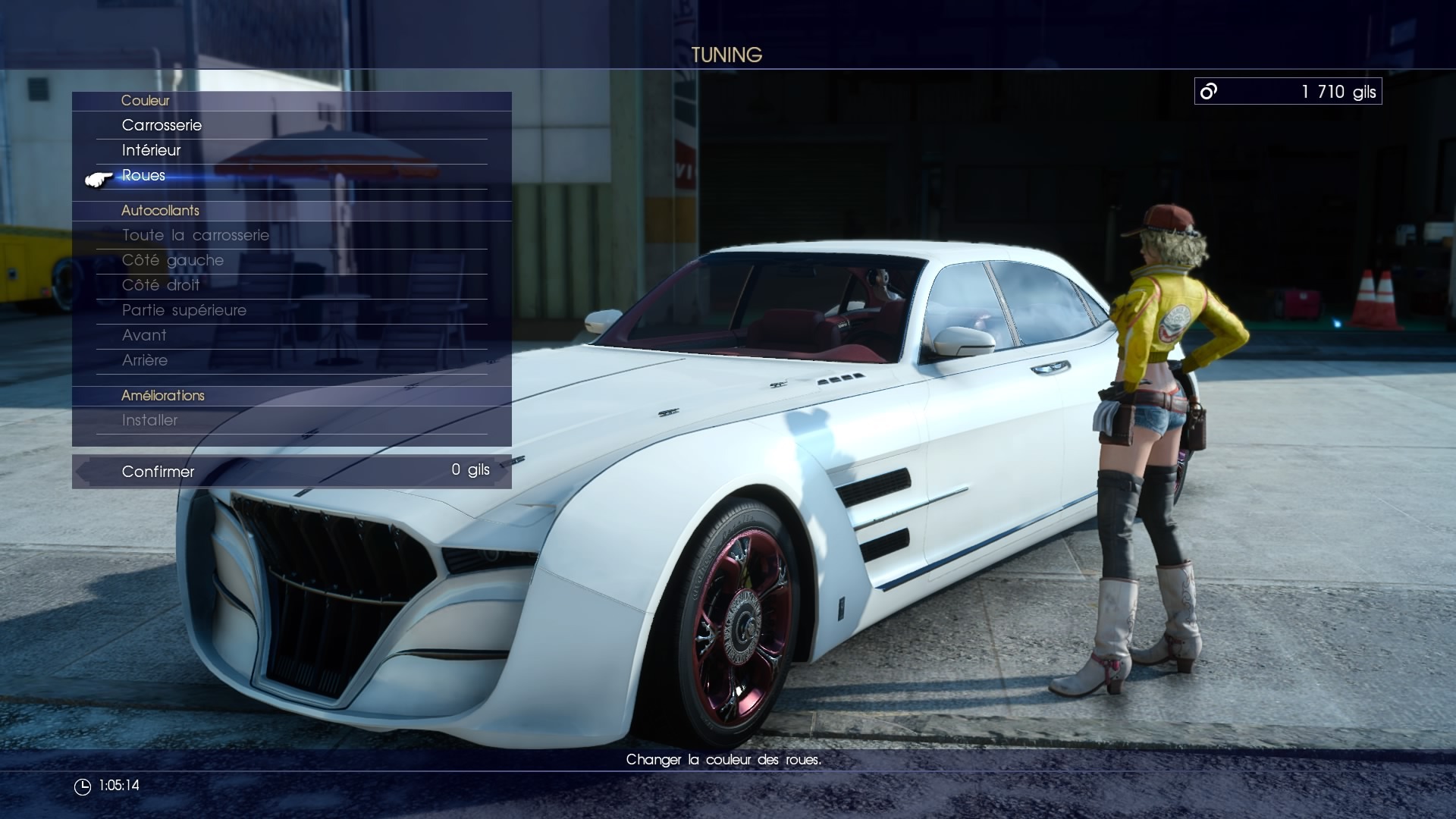Open the Roues color entry

pos(144,175)
